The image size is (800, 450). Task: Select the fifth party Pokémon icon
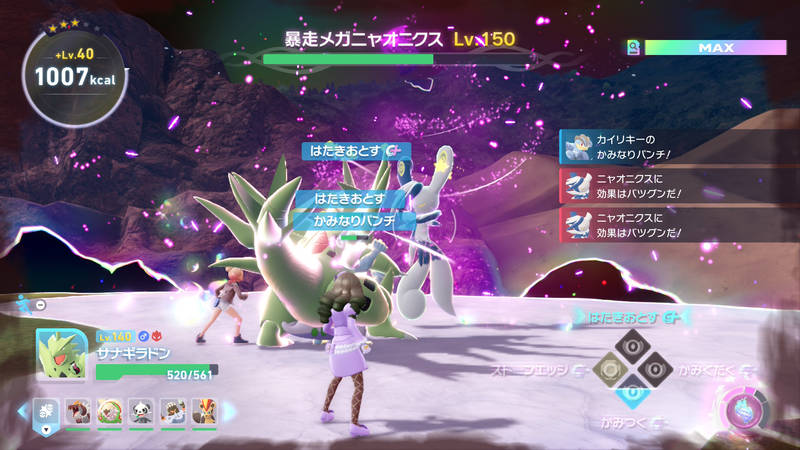coord(172,410)
